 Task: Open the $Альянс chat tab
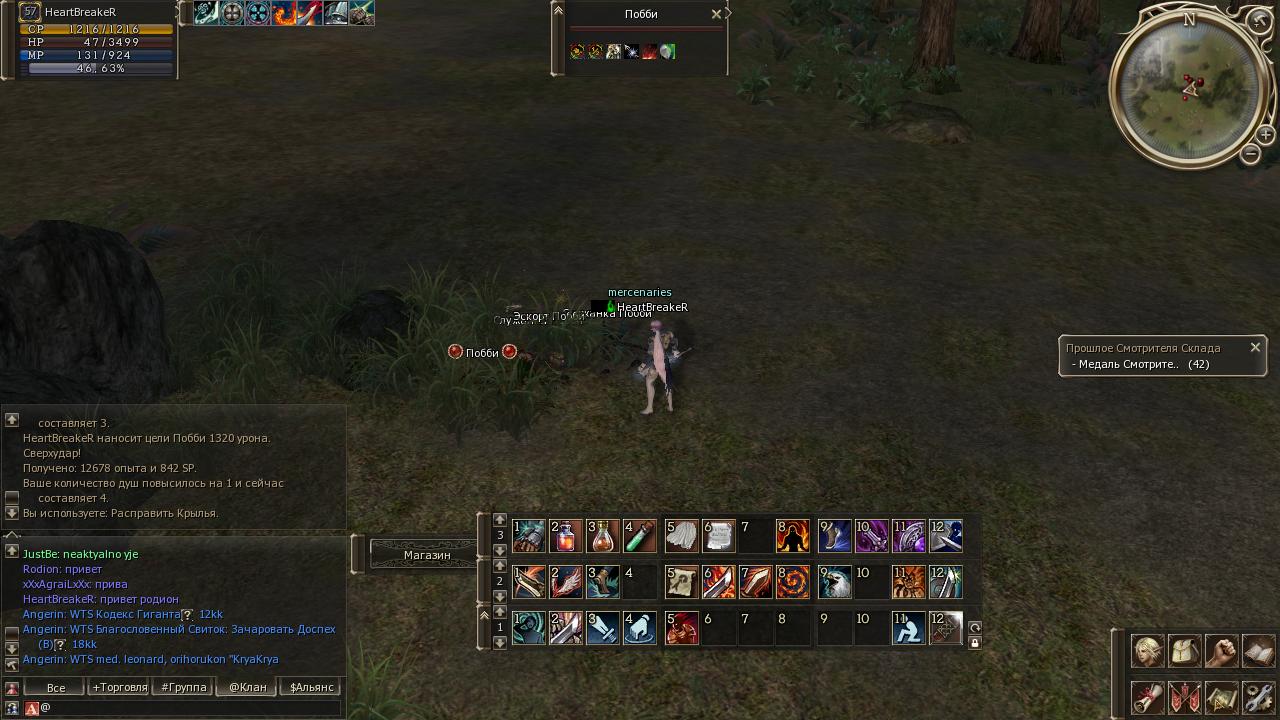click(311, 687)
